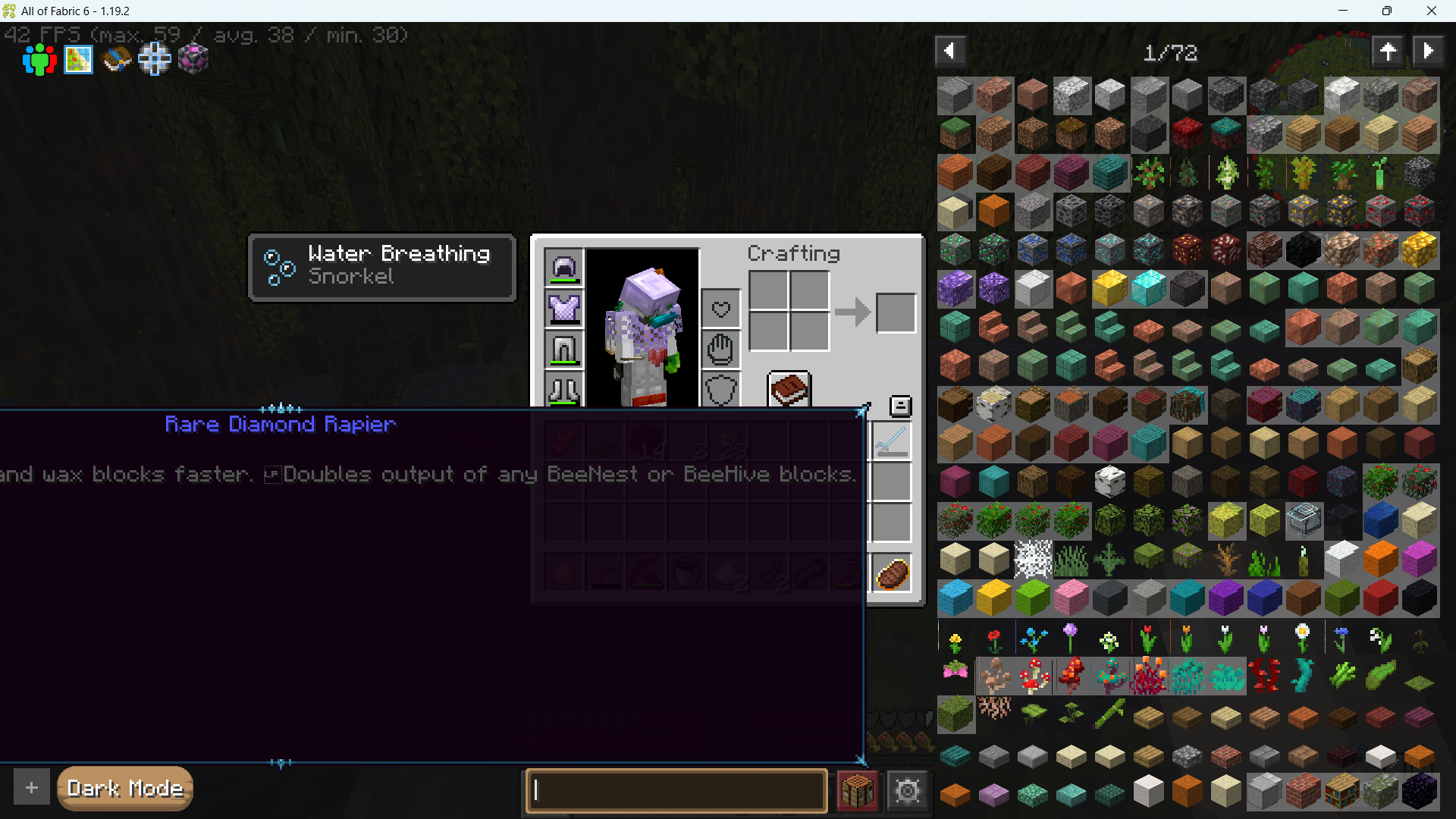This screenshot has height=819, width=1456.
Task: Go to the previous item list page
Action: point(950,50)
